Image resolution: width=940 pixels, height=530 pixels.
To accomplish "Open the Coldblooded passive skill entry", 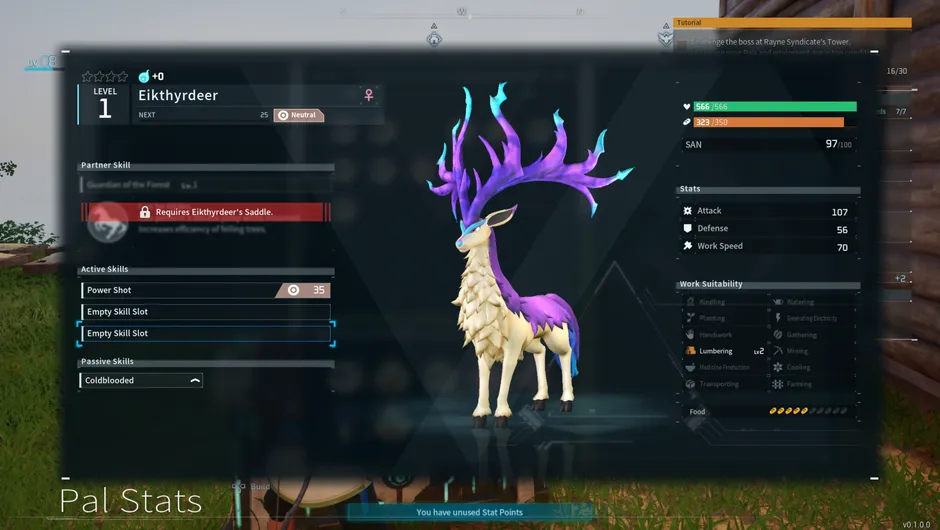I will 141,380.
